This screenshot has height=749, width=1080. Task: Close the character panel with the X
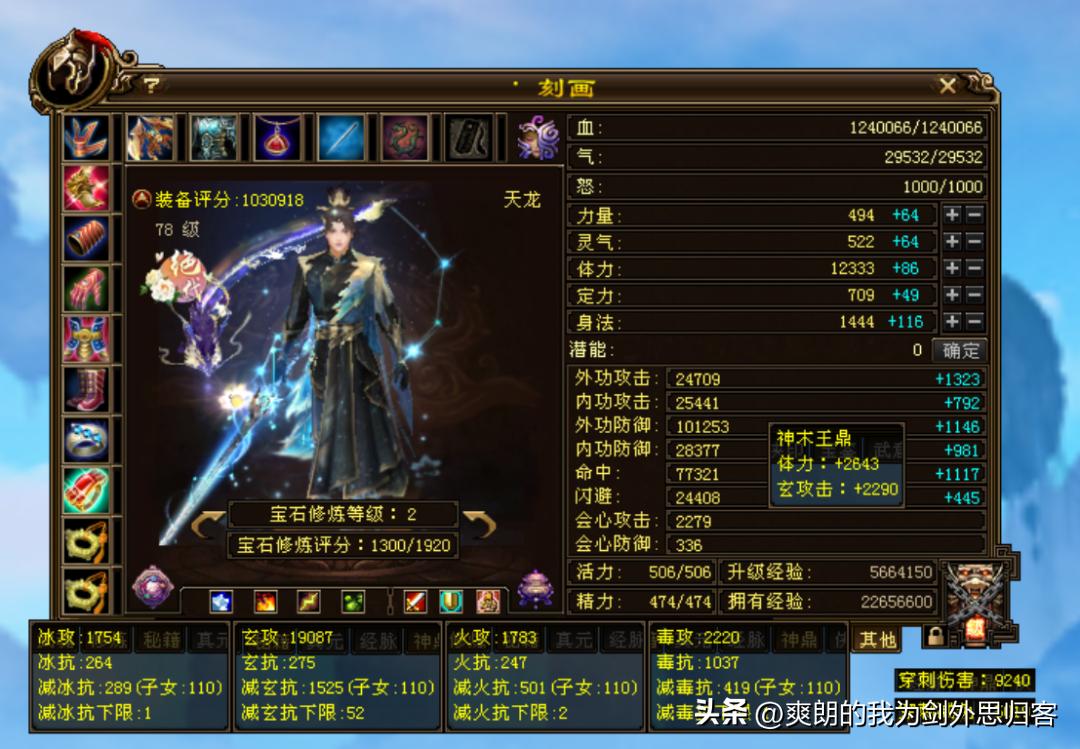coord(947,86)
